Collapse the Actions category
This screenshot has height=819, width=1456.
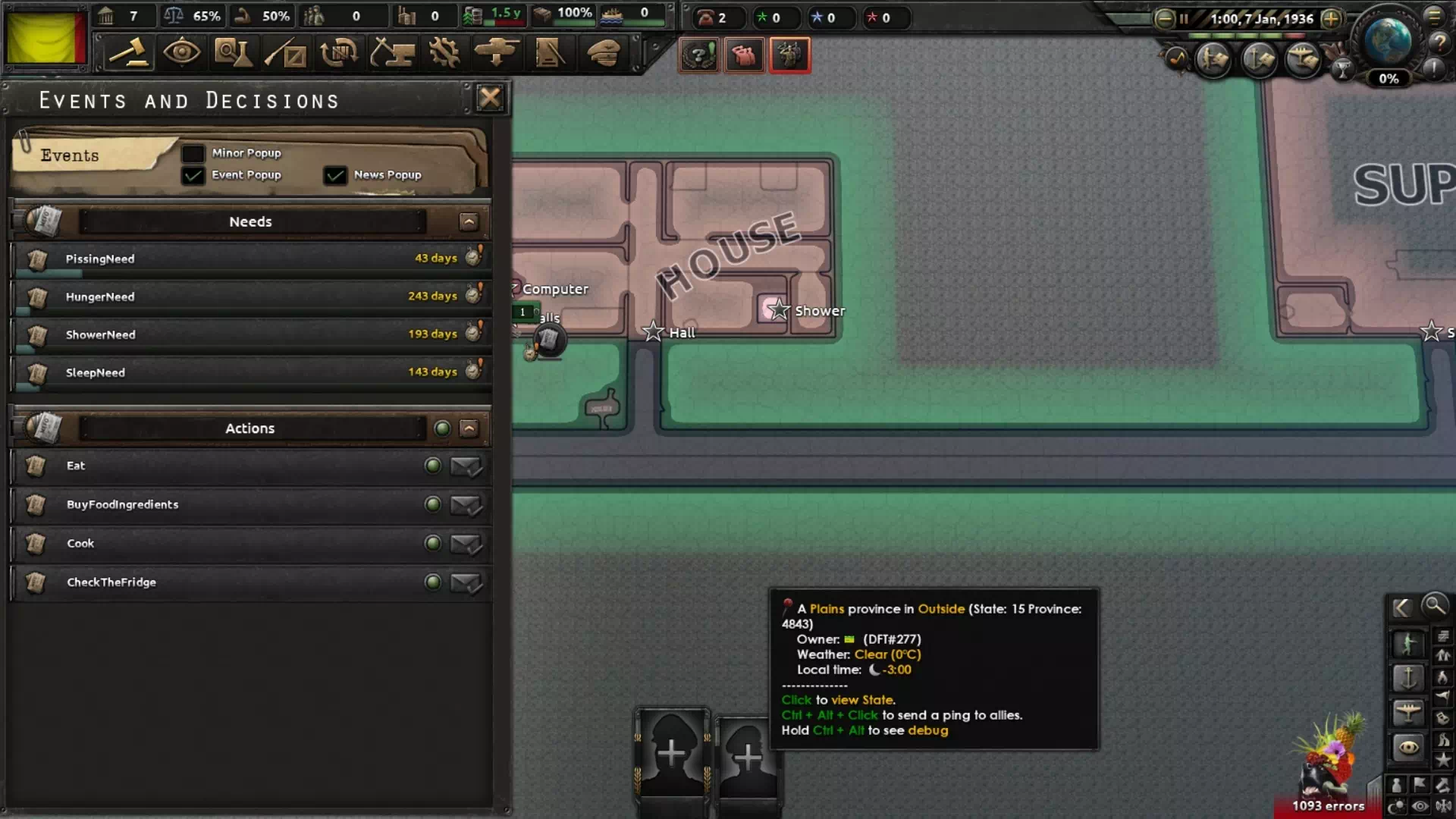tap(469, 428)
